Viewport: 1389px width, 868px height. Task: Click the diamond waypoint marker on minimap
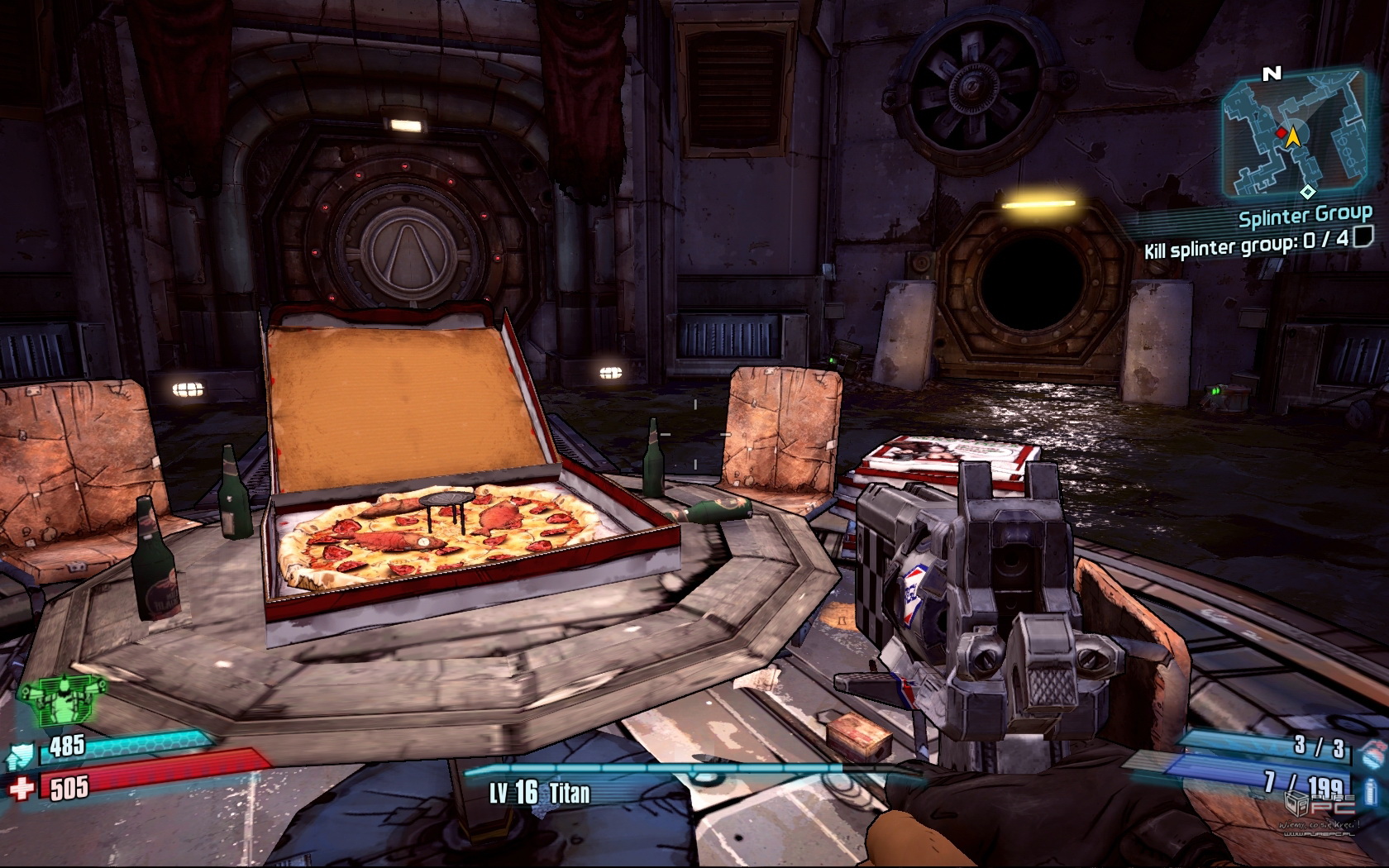coord(1307,192)
